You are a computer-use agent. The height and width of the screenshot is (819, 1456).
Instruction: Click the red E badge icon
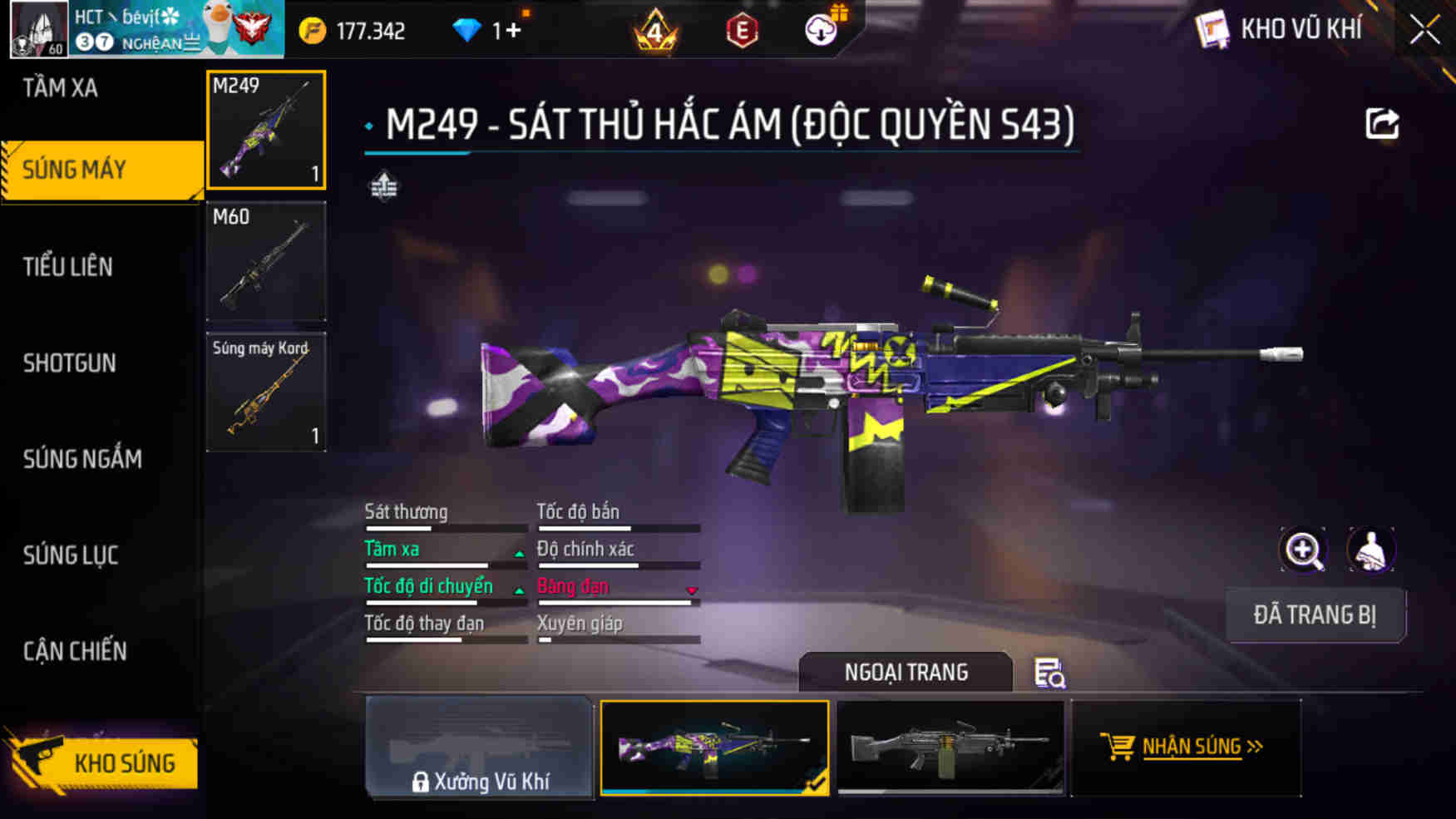point(743,32)
